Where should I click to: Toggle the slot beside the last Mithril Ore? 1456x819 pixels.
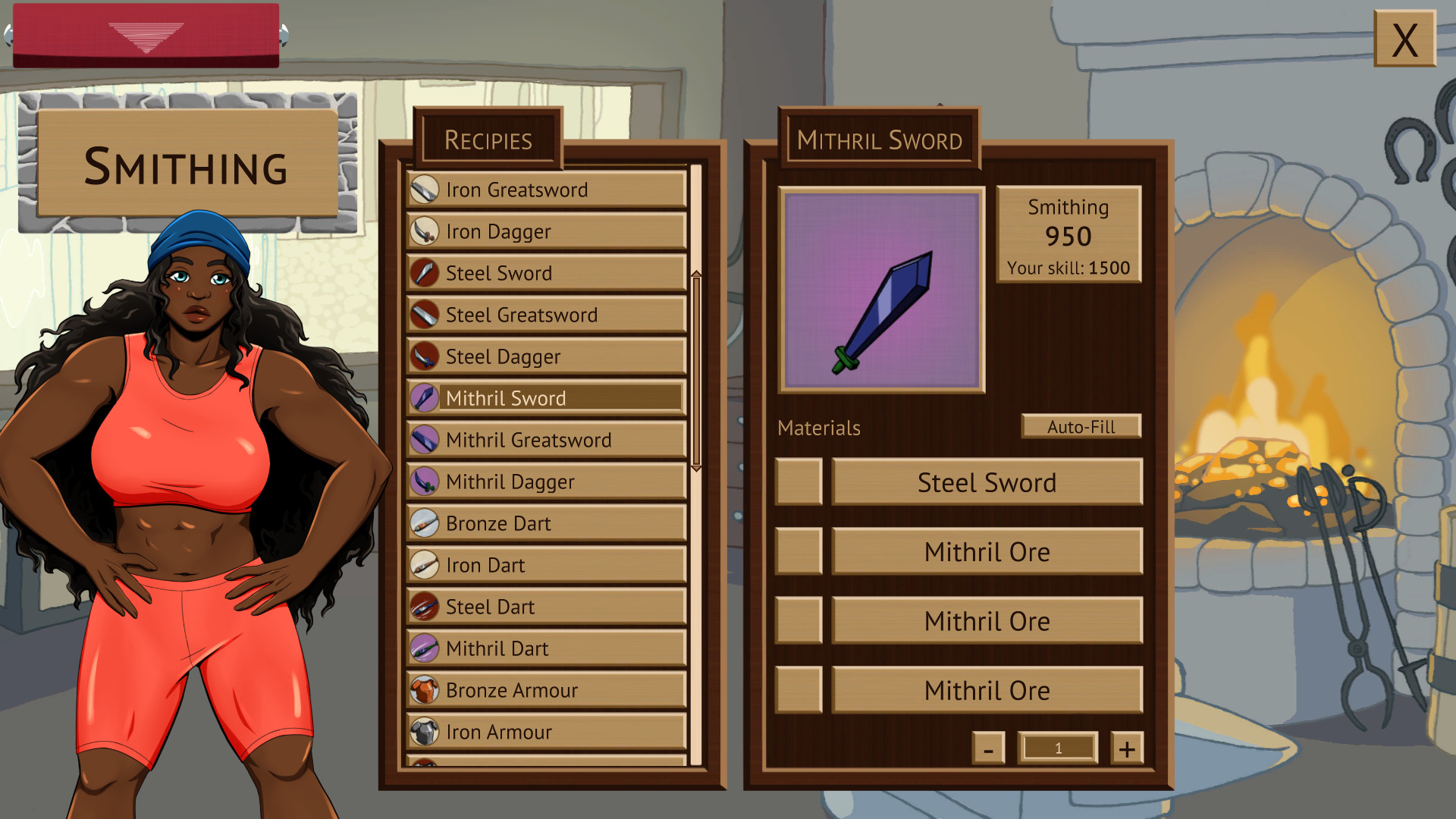pos(799,691)
